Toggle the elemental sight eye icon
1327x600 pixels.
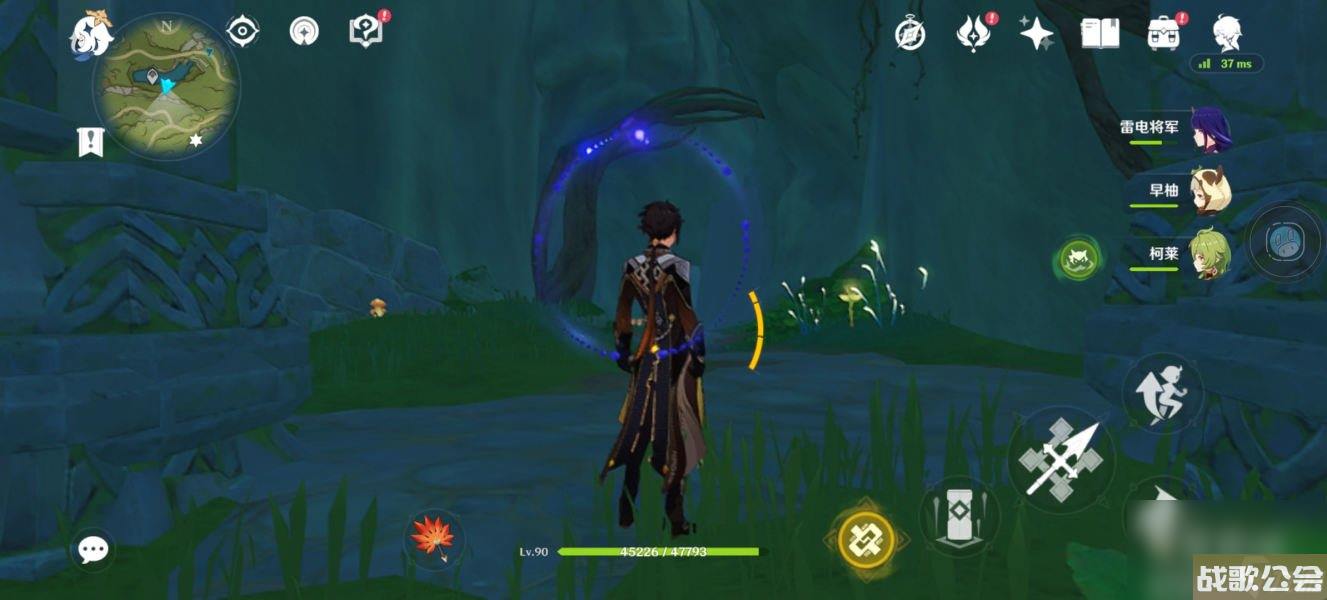242,32
